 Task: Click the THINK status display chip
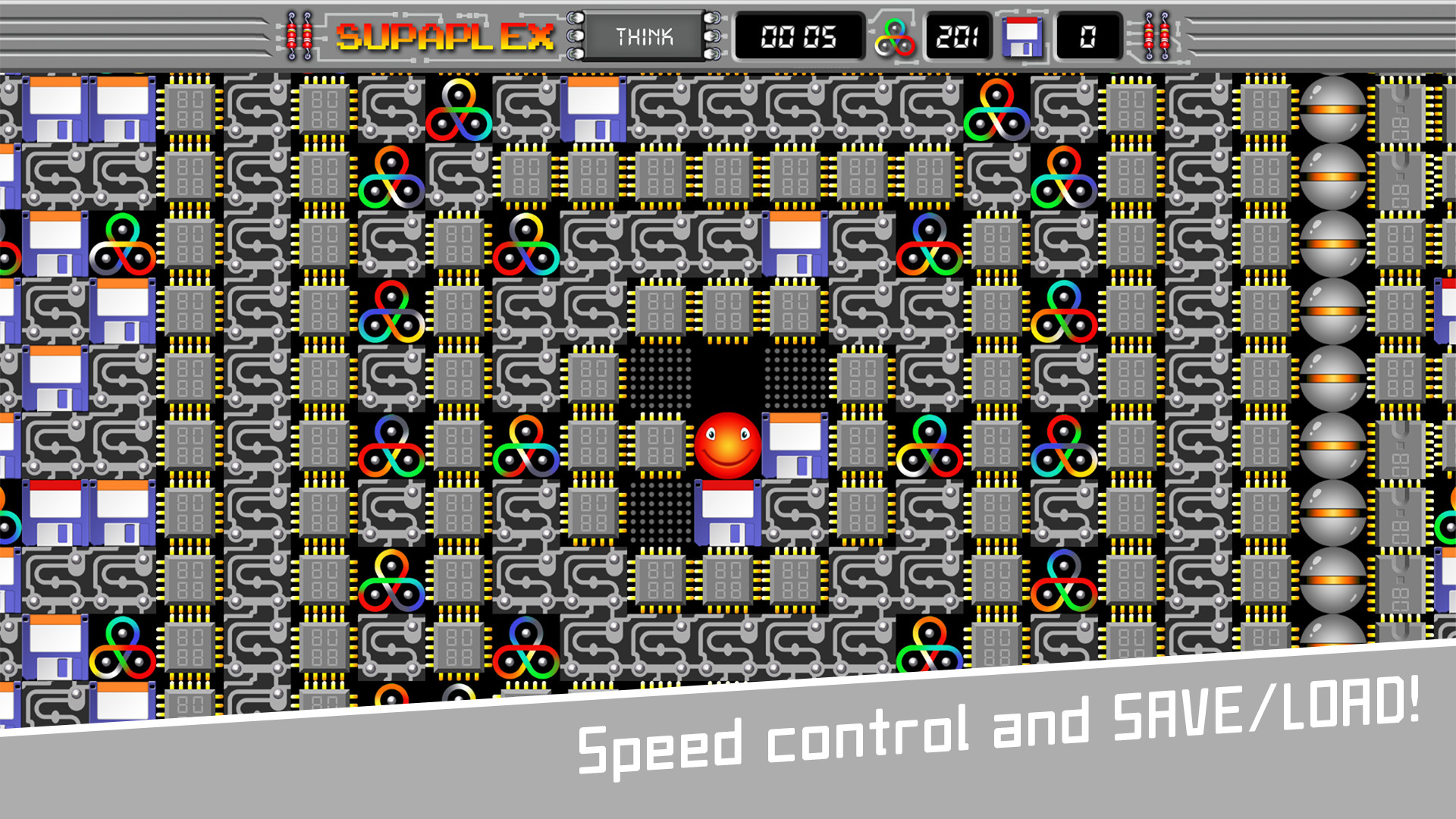645,35
